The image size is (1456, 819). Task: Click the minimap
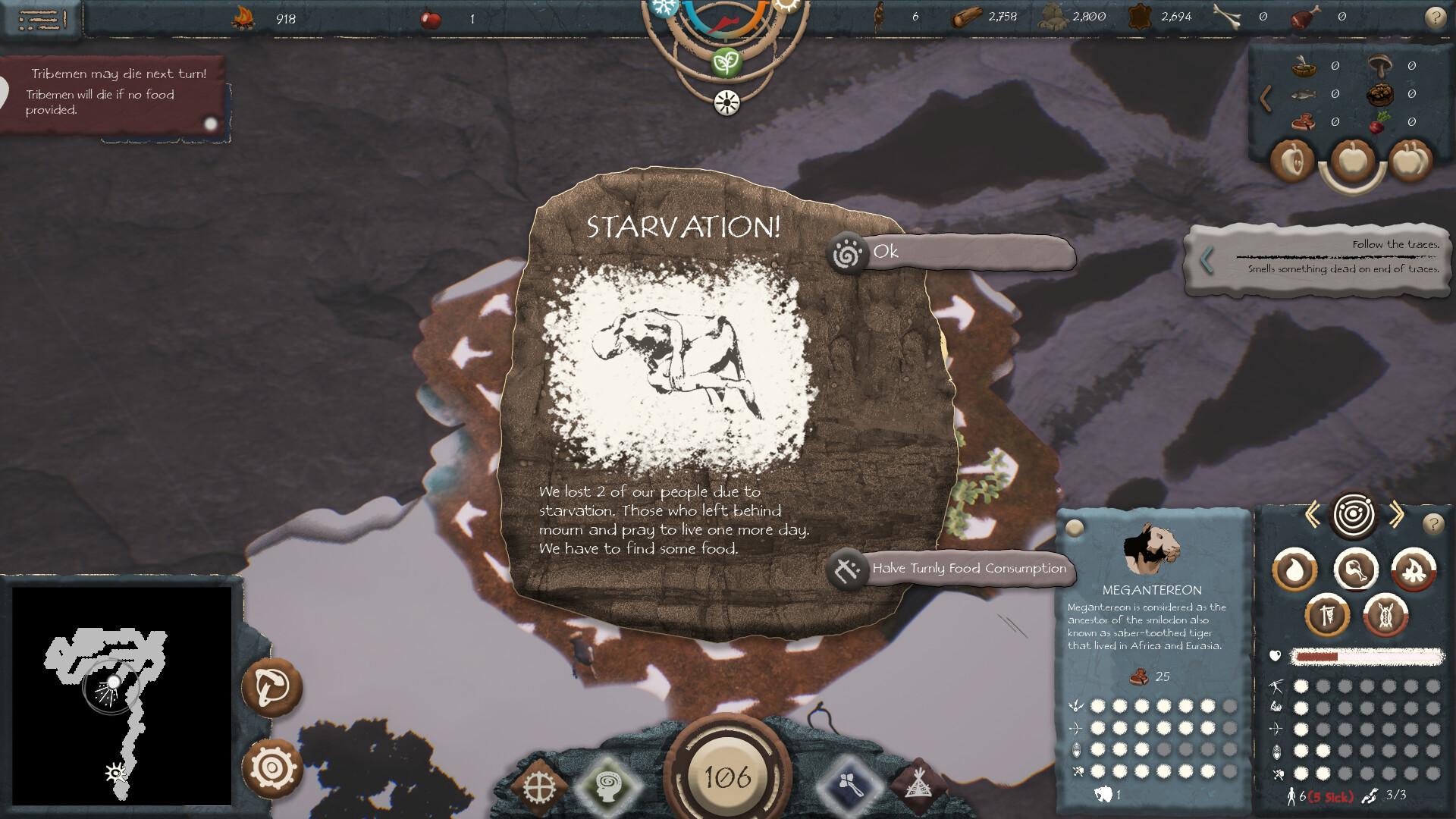121,695
